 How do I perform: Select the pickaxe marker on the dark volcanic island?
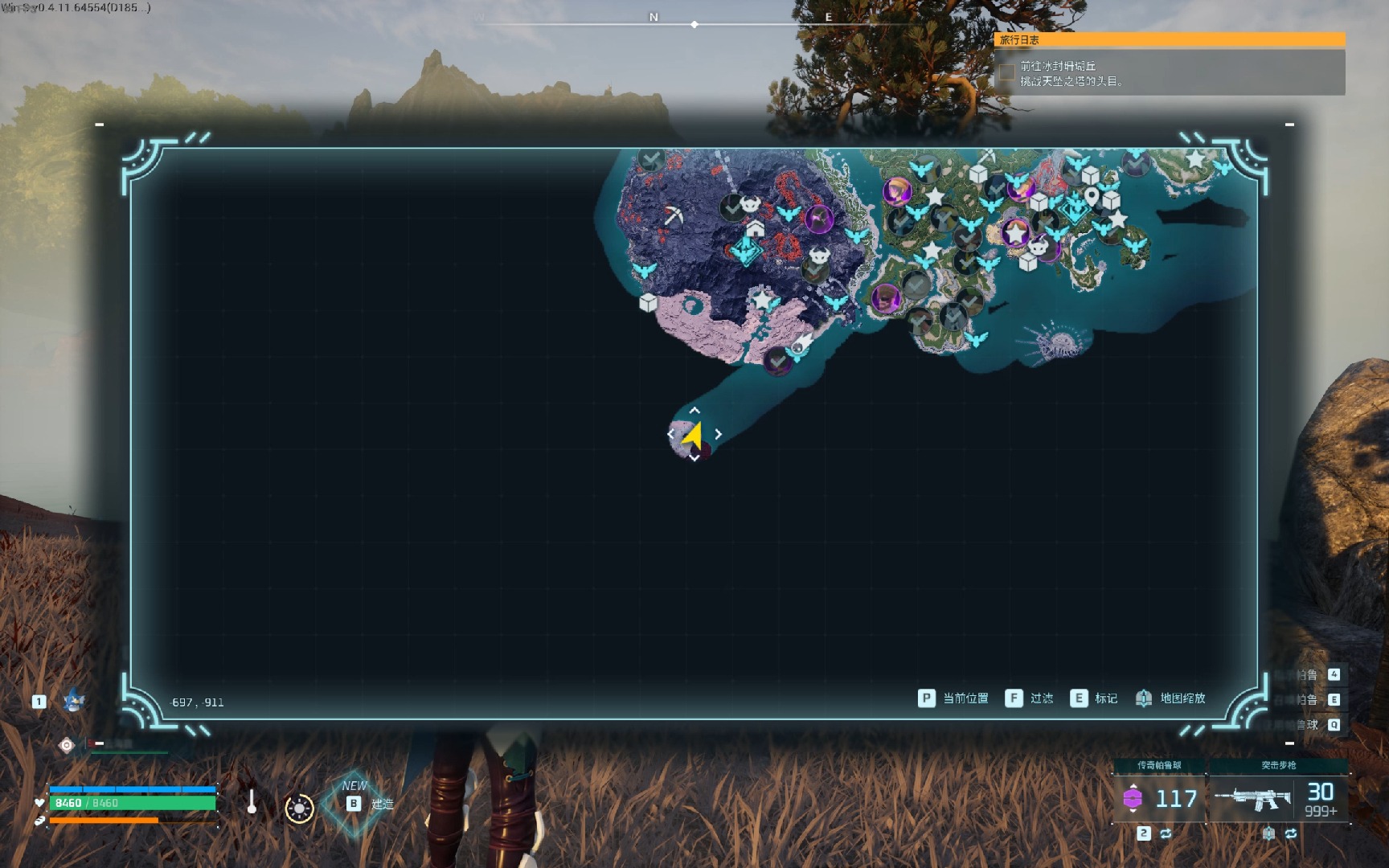(x=673, y=215)
